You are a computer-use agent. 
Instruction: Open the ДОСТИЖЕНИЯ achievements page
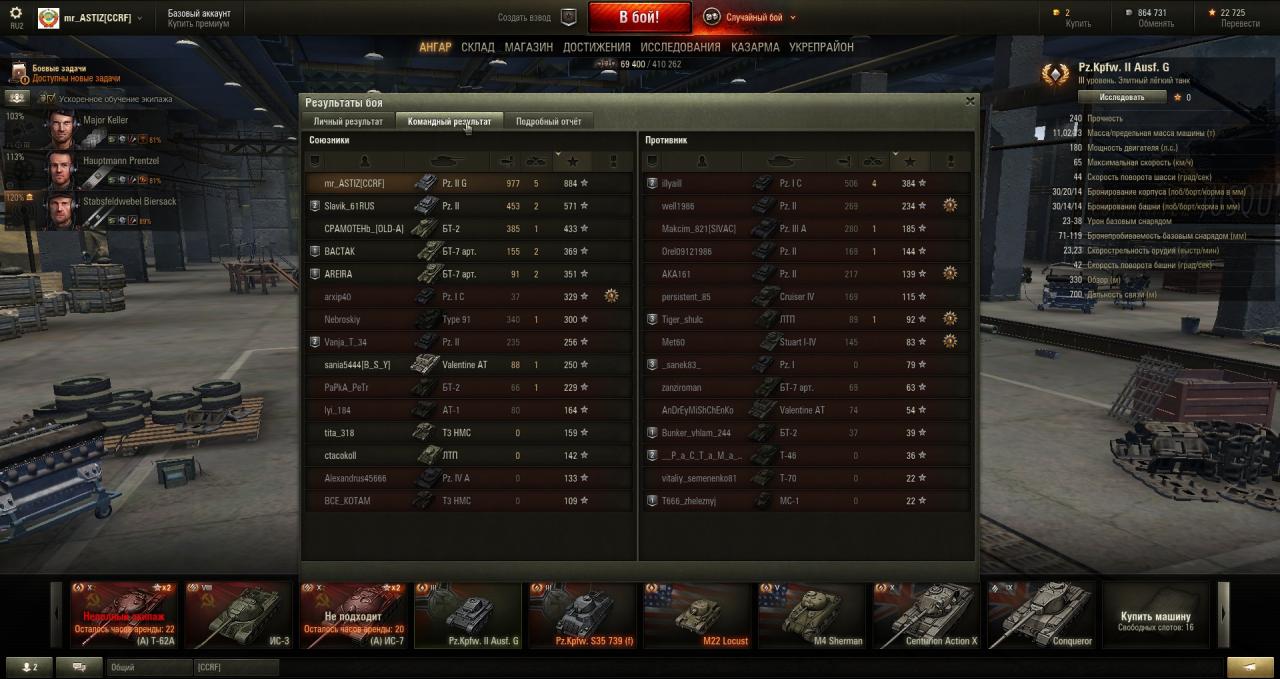596,47
